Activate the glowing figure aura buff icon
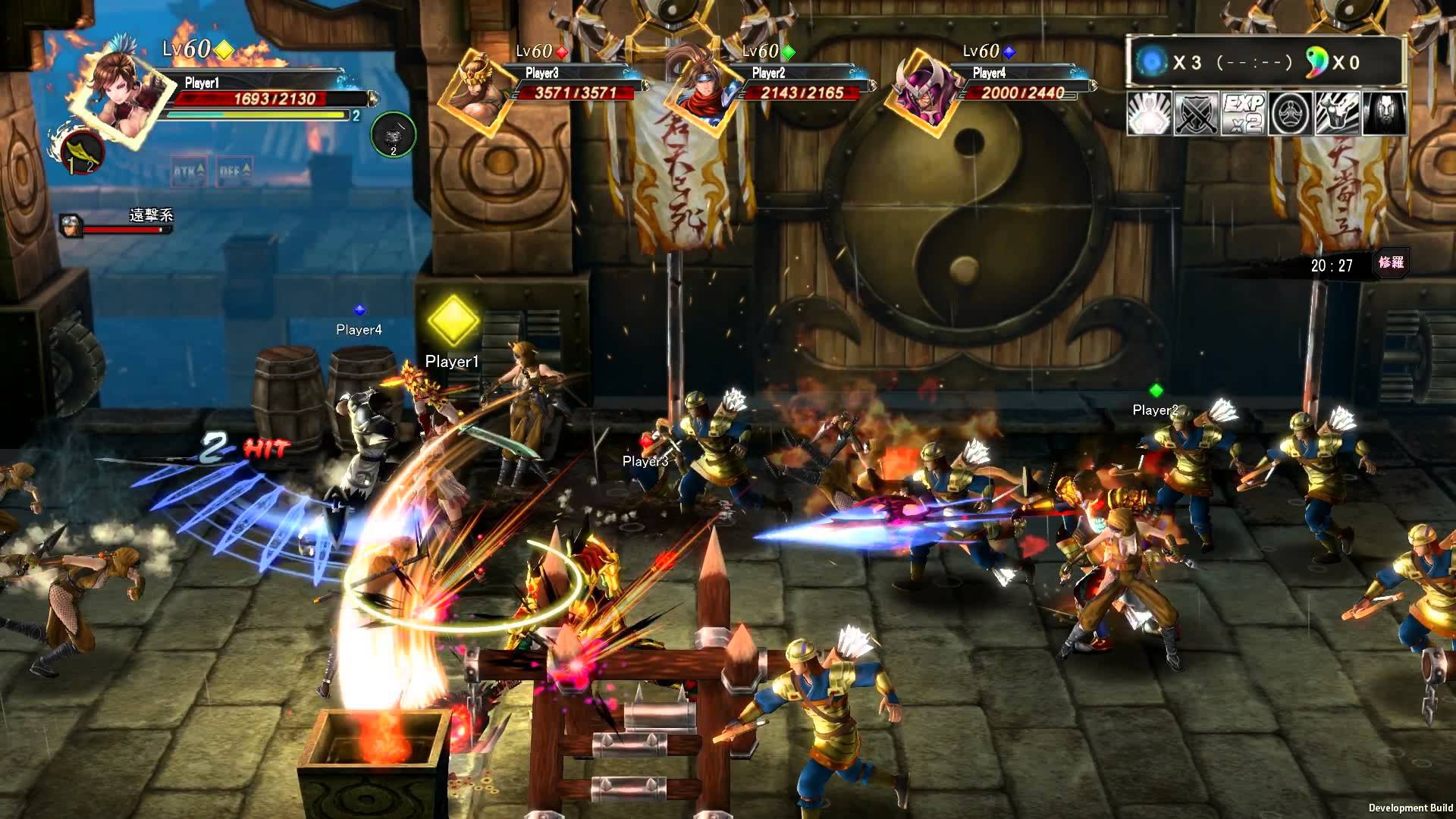The width and height of the screenshot is (1456, 819). pos(1149,115)
